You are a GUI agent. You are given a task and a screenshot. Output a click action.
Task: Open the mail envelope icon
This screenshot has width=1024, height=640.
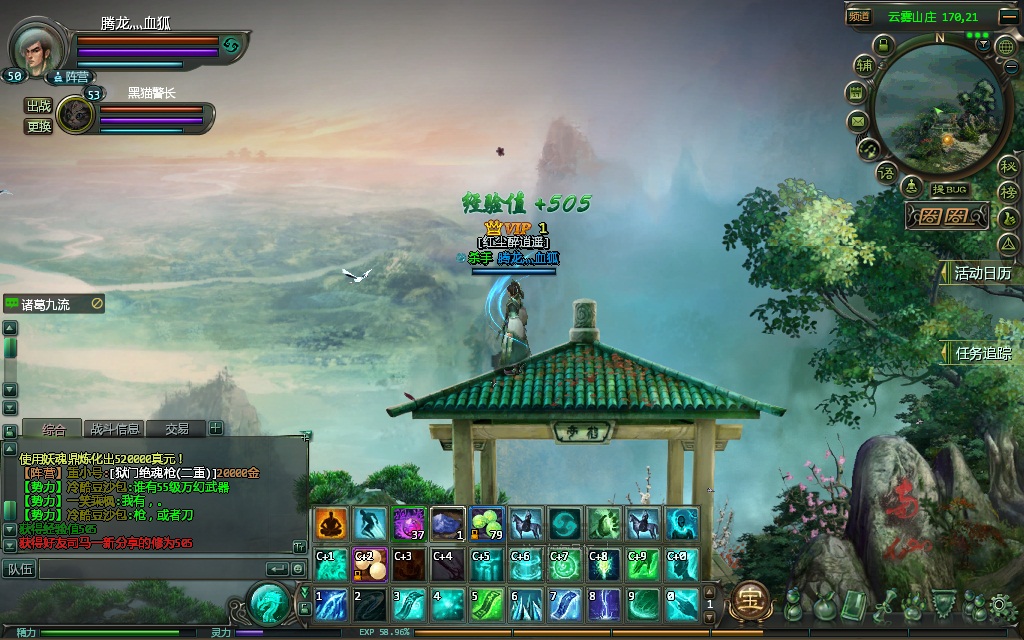click(x=857, y=121)
